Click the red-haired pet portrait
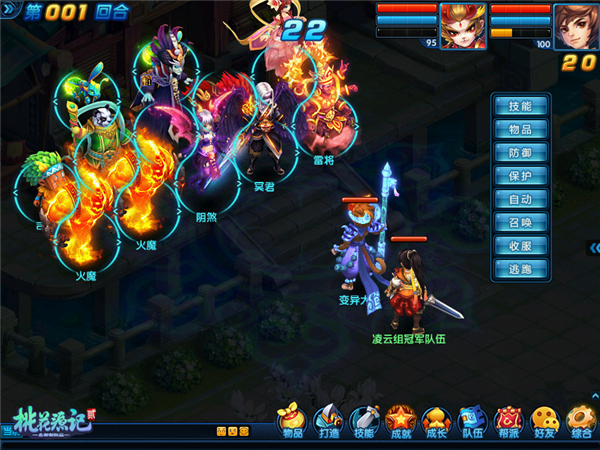The height and width of the screenshot is (450, 600). (462, 26)
